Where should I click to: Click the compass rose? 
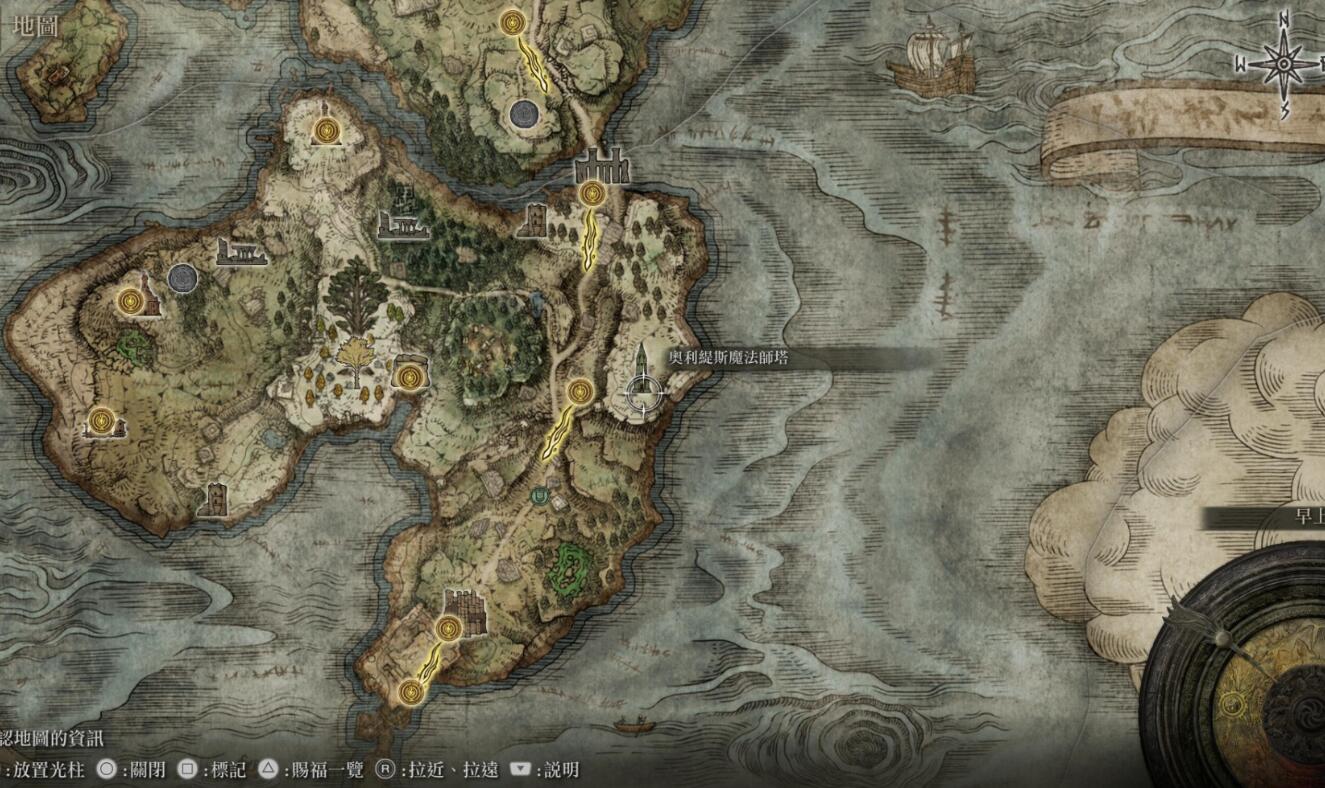[1283, 64]
